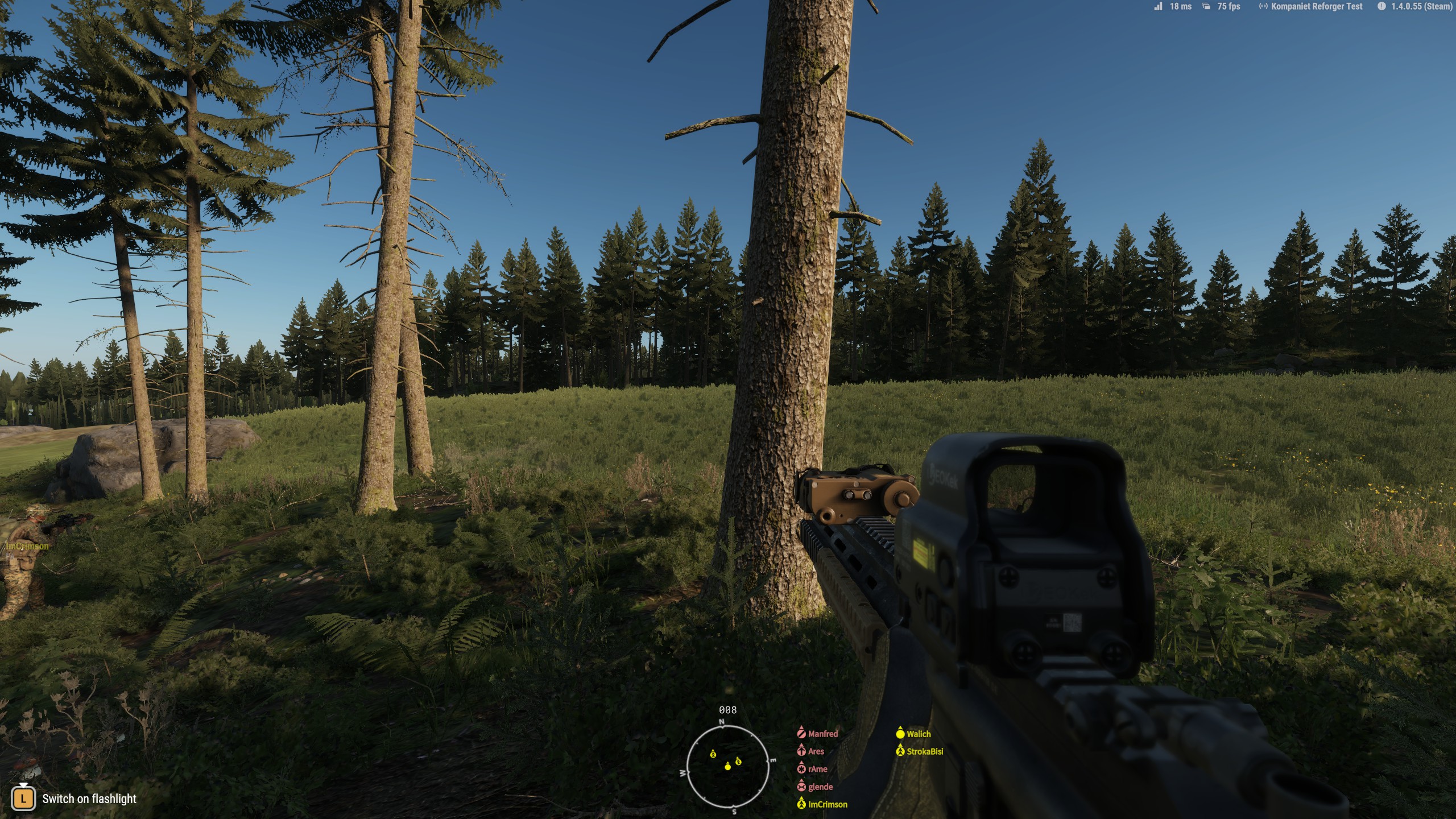Pick ImCrimson in the squad roster

pos(828,804)
